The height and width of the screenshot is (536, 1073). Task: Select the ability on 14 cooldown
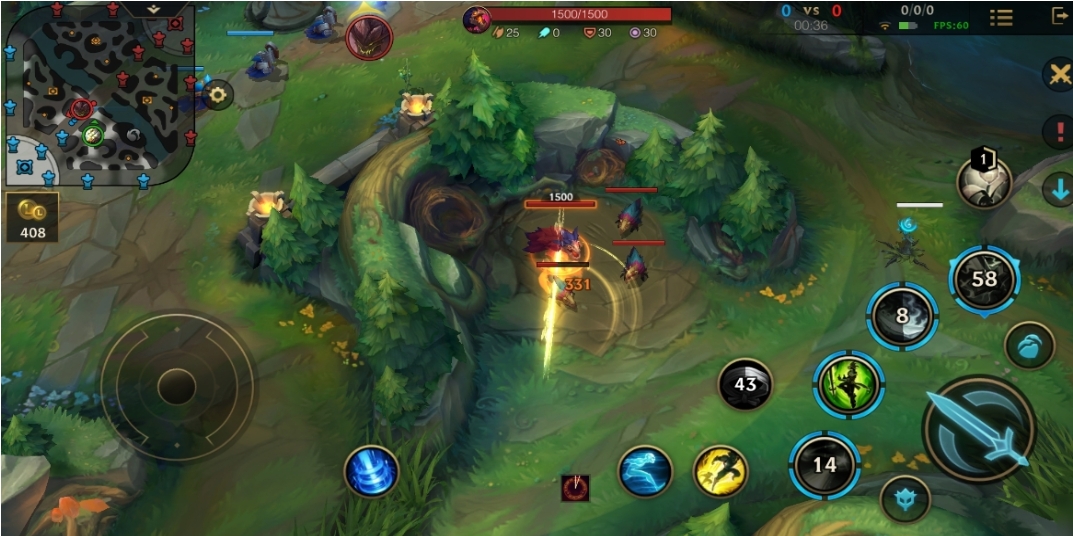click(824, 464)
